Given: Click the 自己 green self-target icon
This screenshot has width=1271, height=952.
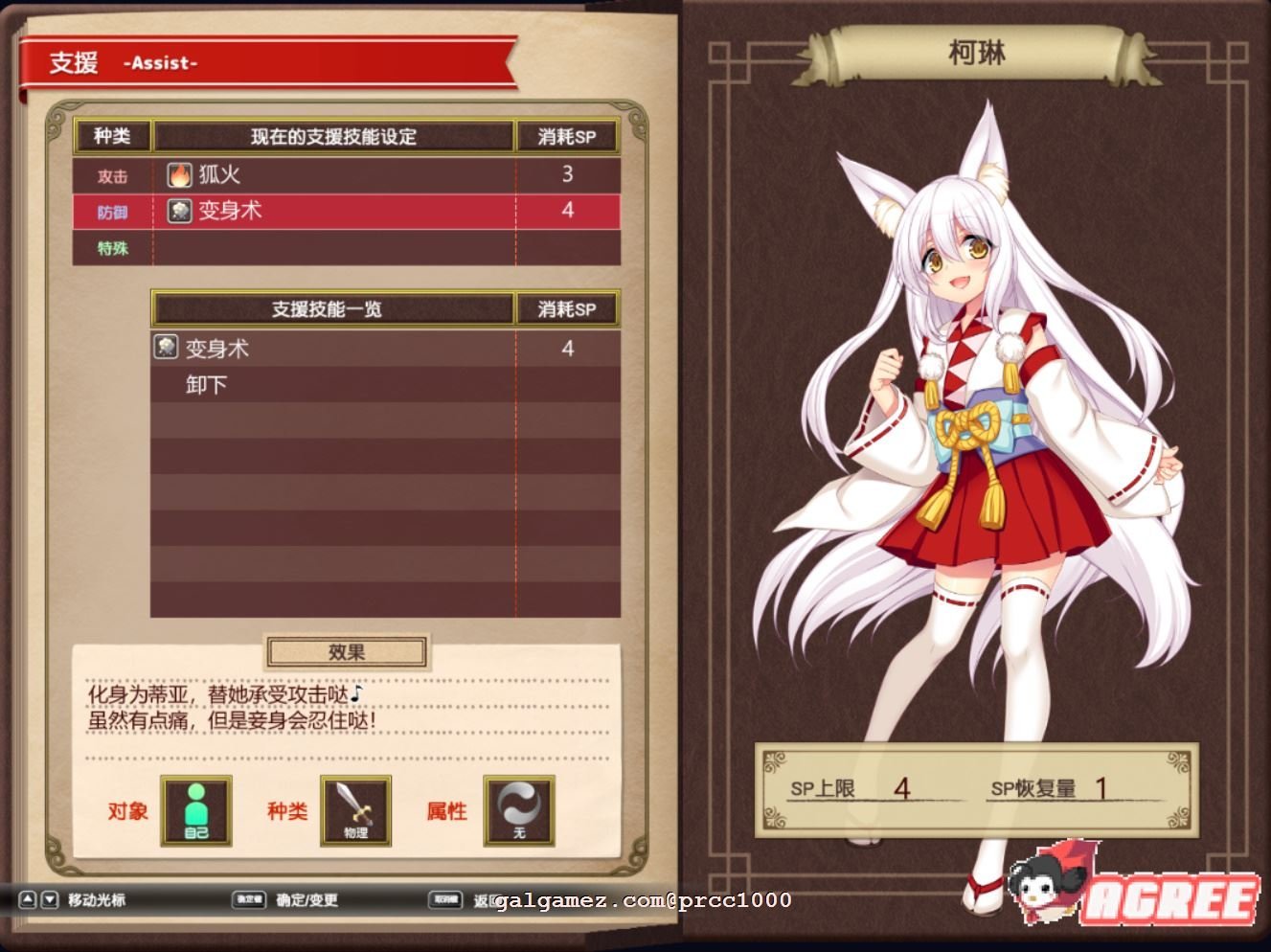Looking at the screenshot, I should (196, 809).
